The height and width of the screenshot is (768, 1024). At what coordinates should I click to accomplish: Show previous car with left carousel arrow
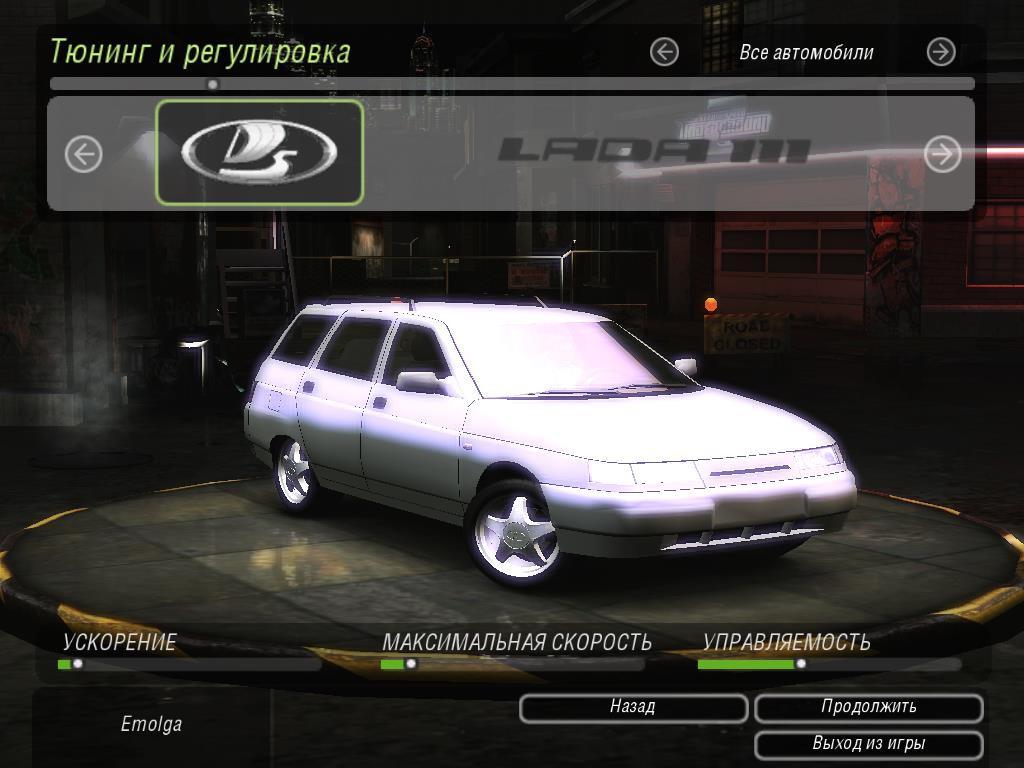[x=84, y=154]
